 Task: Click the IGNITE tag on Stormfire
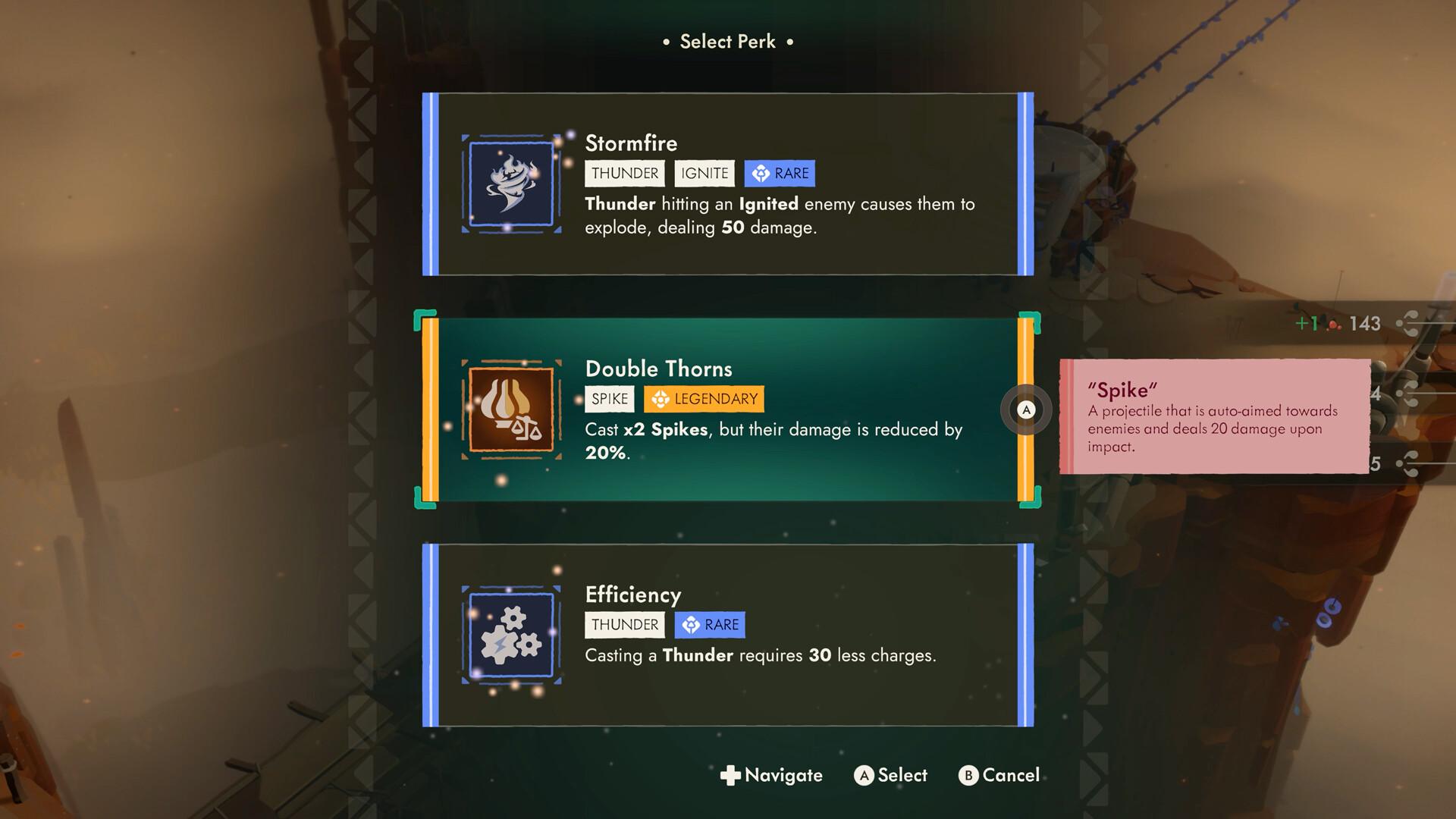pyautogui.click(x=703, y=173)
